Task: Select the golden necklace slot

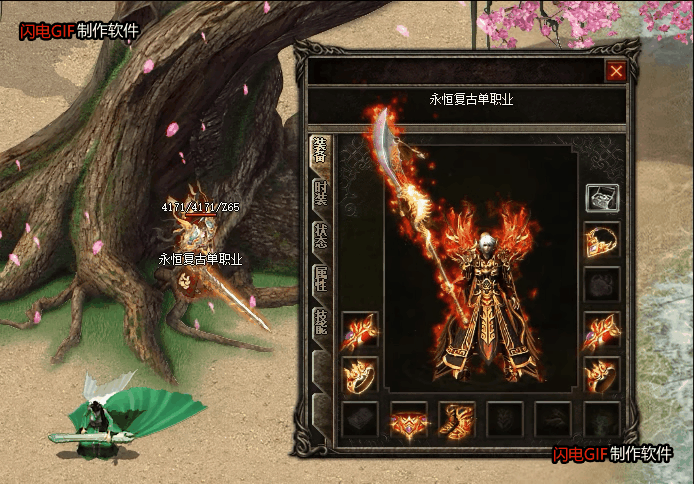Action: click(602, 239)
